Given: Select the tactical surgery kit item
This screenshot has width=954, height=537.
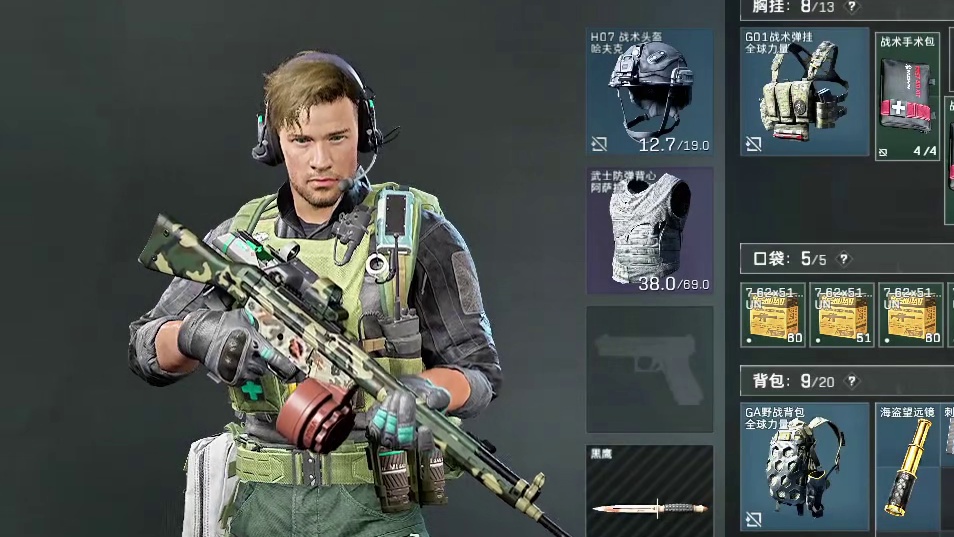Looking at the screenshot, I should (x=908, y=96).
